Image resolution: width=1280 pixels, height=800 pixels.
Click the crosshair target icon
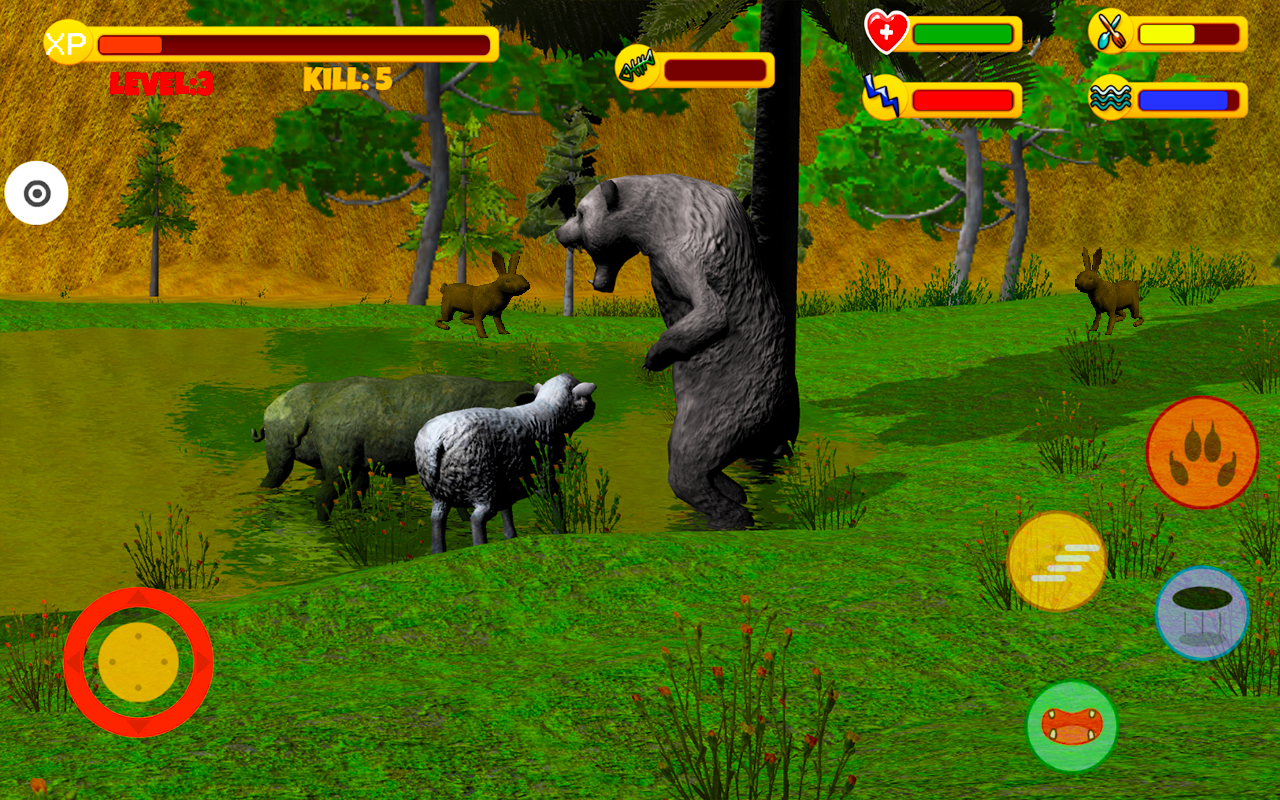click(x=38, y=192)
